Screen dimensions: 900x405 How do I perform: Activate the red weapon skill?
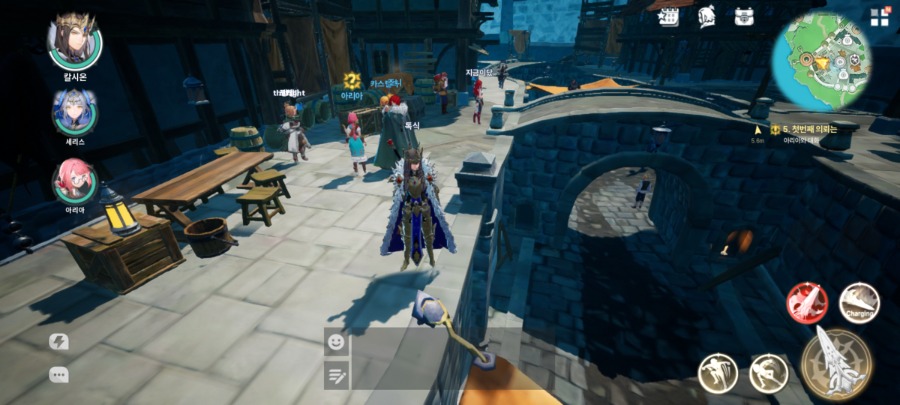806,303
